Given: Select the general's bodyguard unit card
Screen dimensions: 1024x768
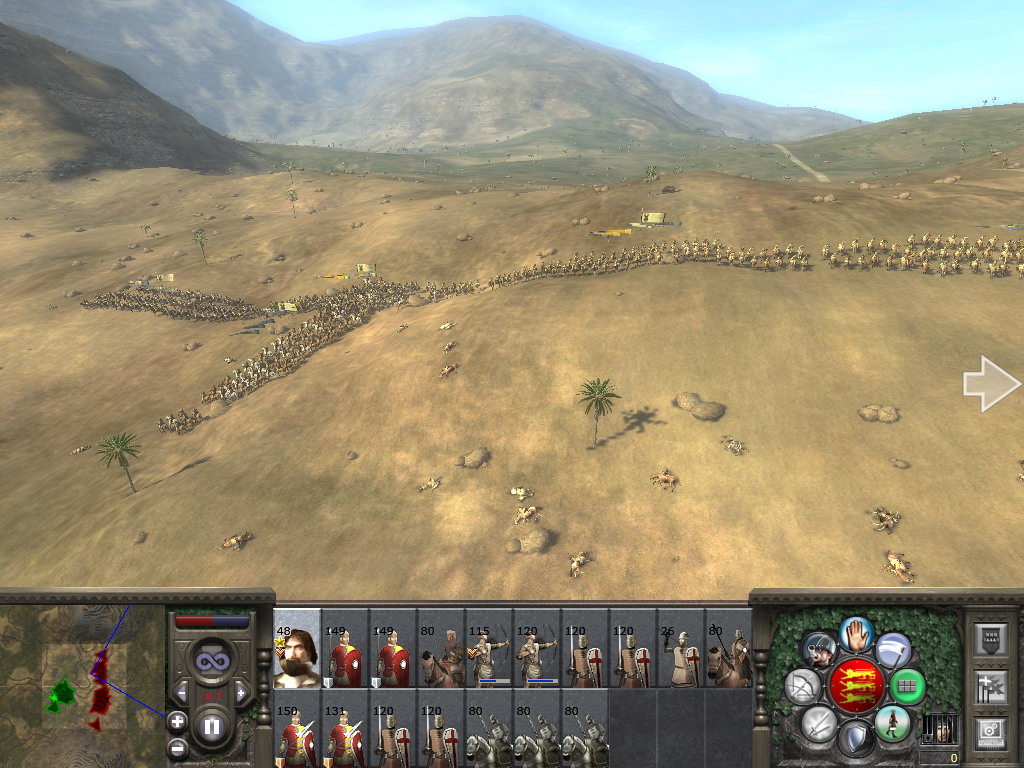Looking at the screenshot, I should (x=297, y=649).
